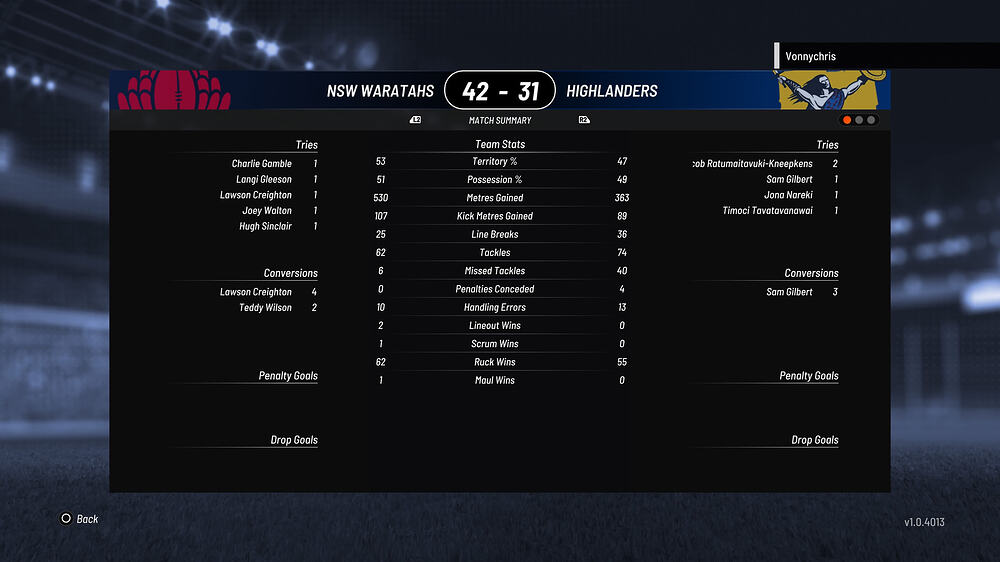Select the orange active page indicator dot
This screenshot has height=562, width=1000.
click(847, 120)
